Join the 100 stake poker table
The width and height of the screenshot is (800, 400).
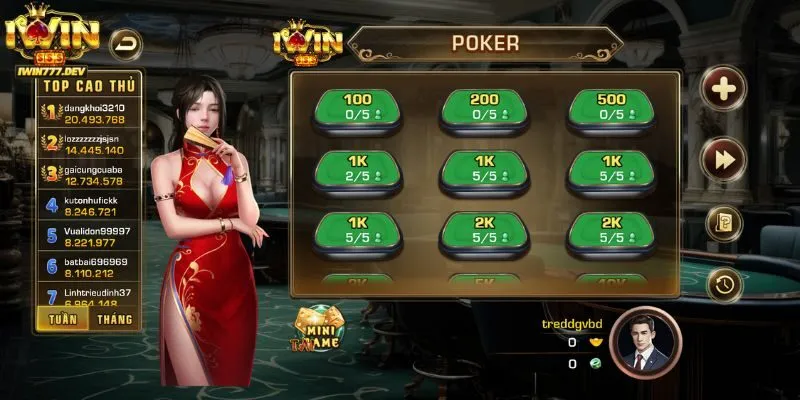click(357, 107)
